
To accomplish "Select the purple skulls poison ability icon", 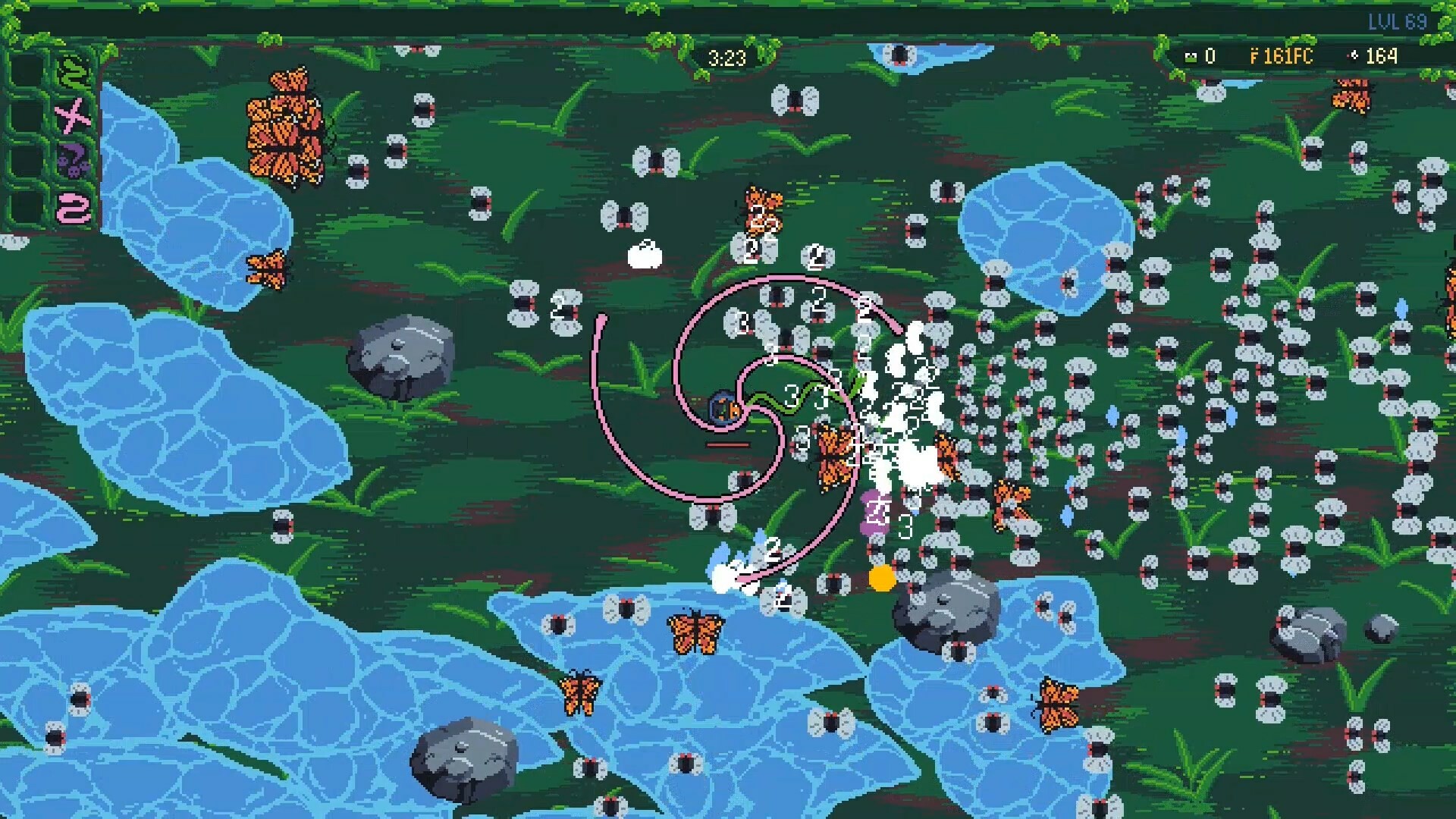I will (x=74, y=160).
